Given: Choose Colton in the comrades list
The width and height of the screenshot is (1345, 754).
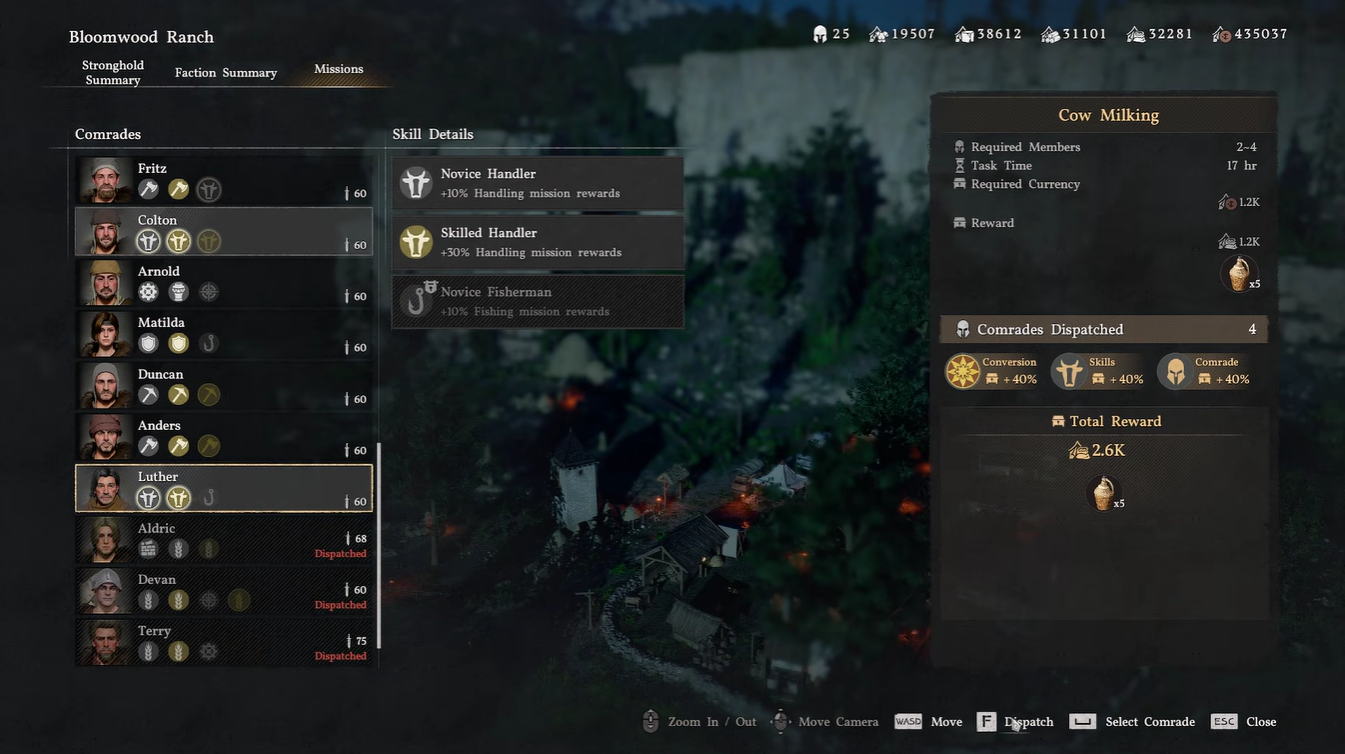Looking at the screenshot, I should coord(224,232).
